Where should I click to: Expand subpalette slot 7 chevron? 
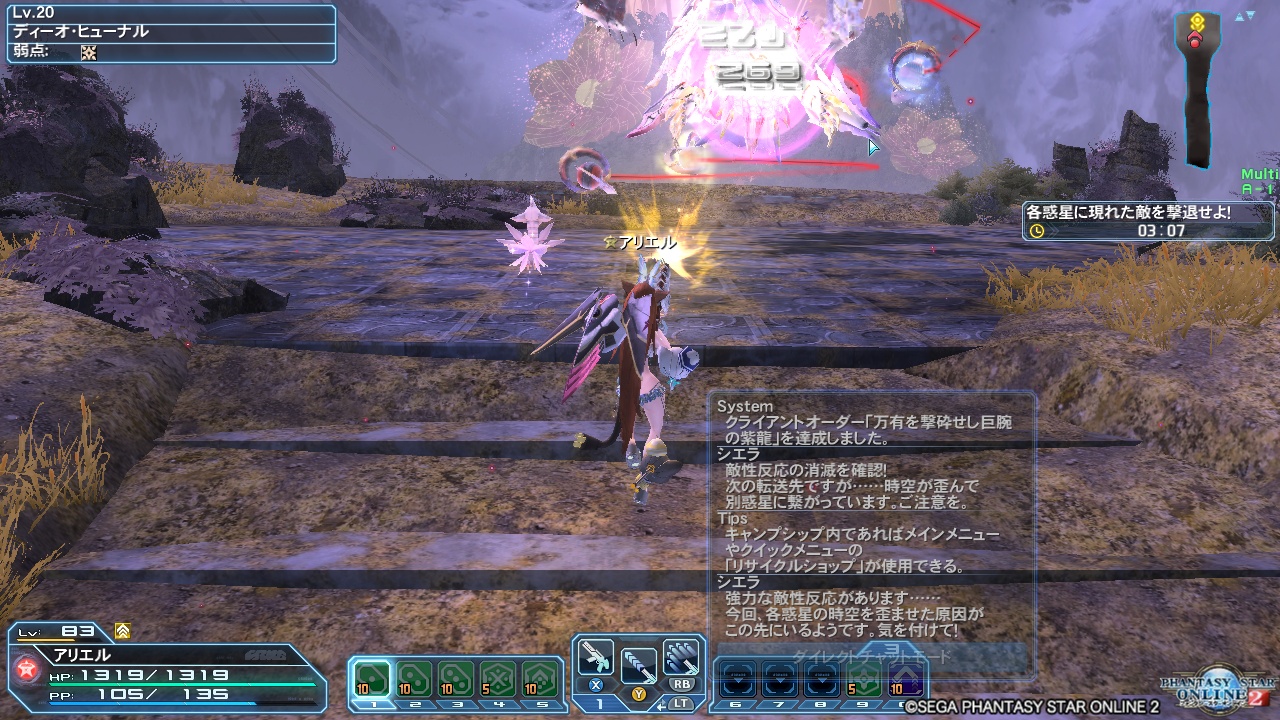779,680
